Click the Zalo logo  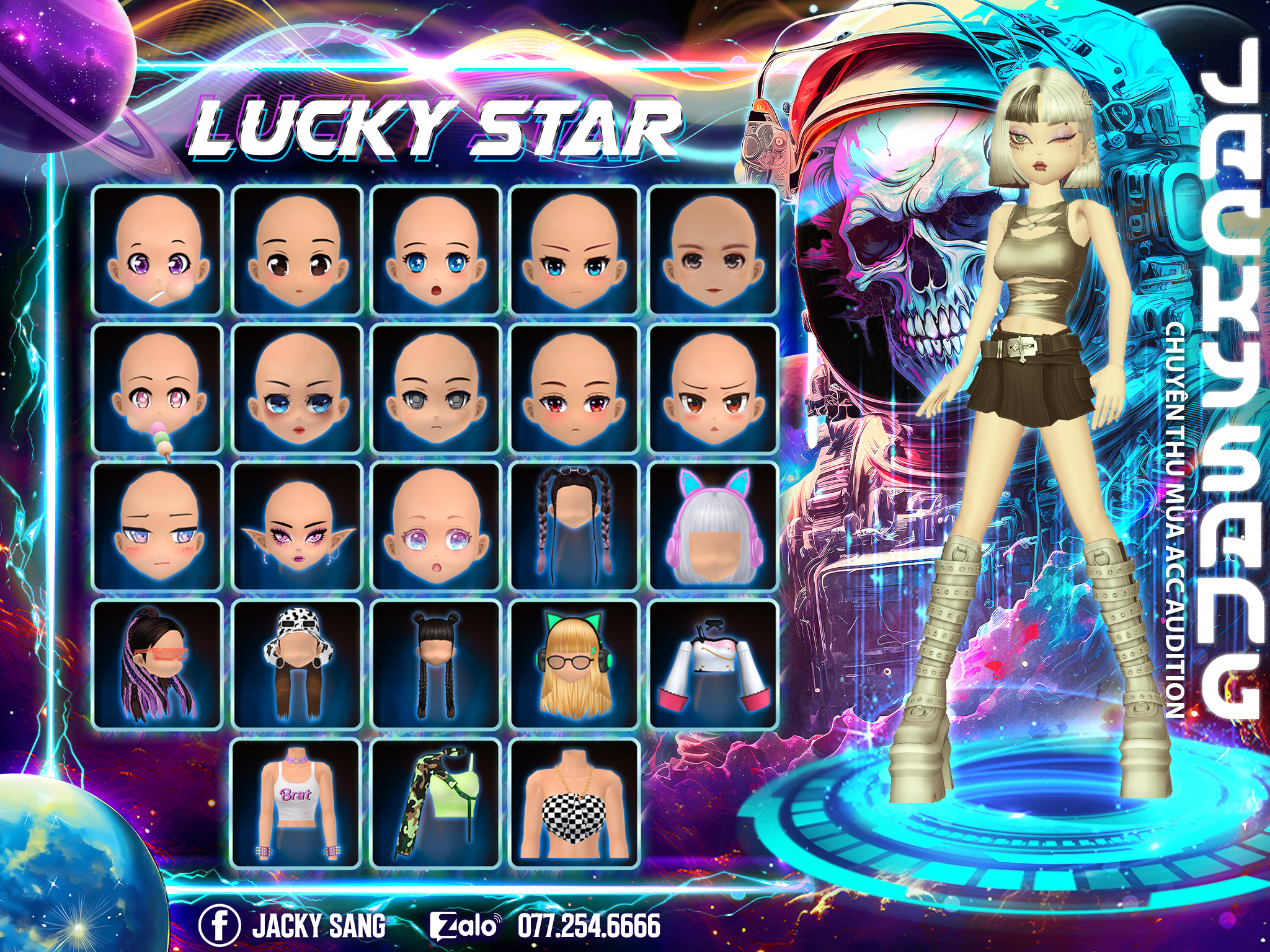coord(465,925)
